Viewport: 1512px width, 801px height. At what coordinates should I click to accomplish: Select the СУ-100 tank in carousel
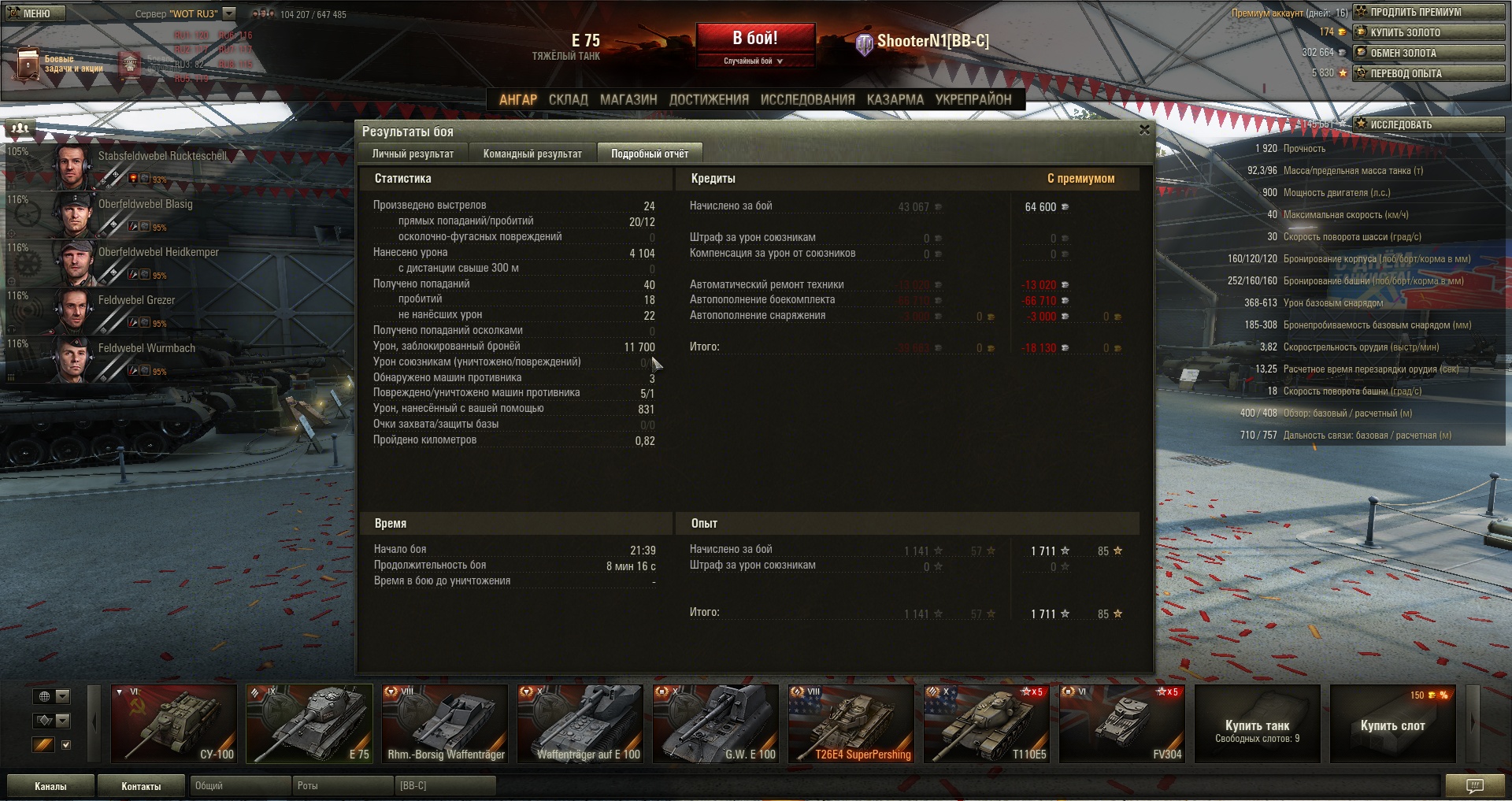[x=174, y=723]
